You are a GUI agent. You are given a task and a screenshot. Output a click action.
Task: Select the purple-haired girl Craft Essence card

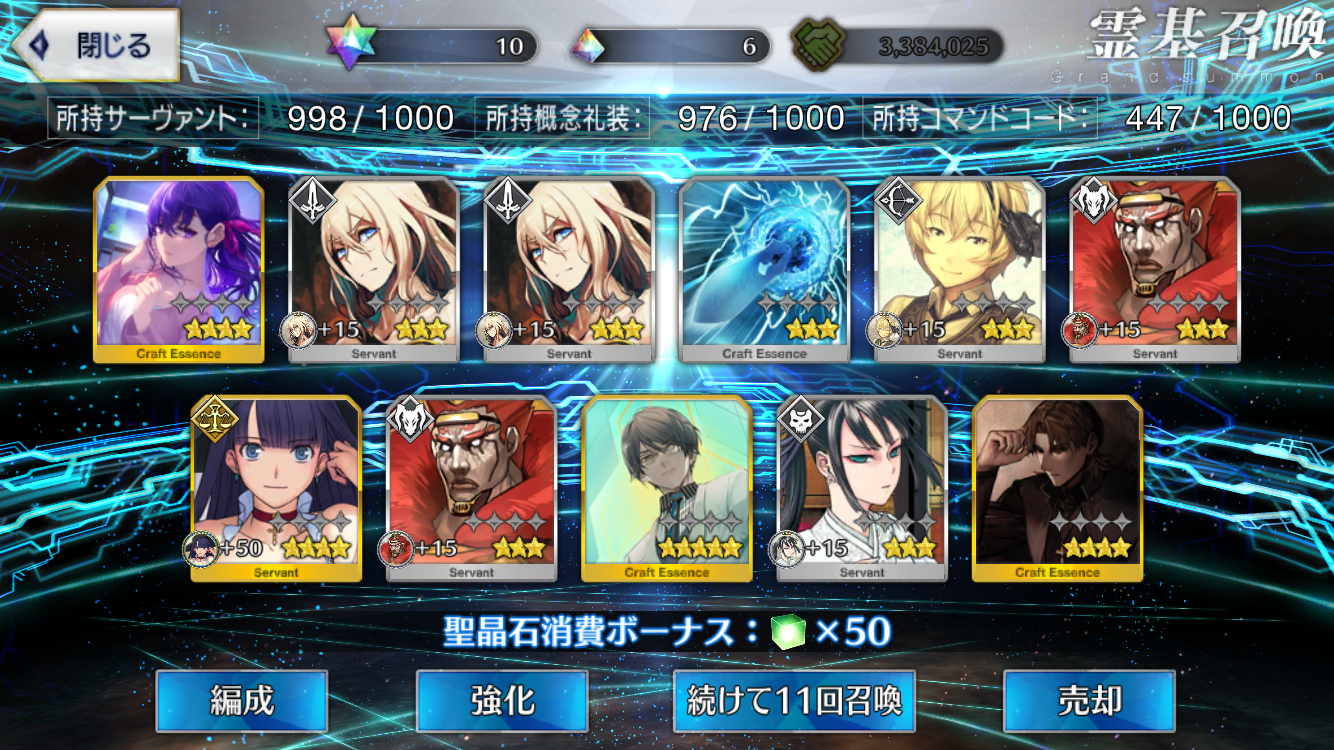179,269
